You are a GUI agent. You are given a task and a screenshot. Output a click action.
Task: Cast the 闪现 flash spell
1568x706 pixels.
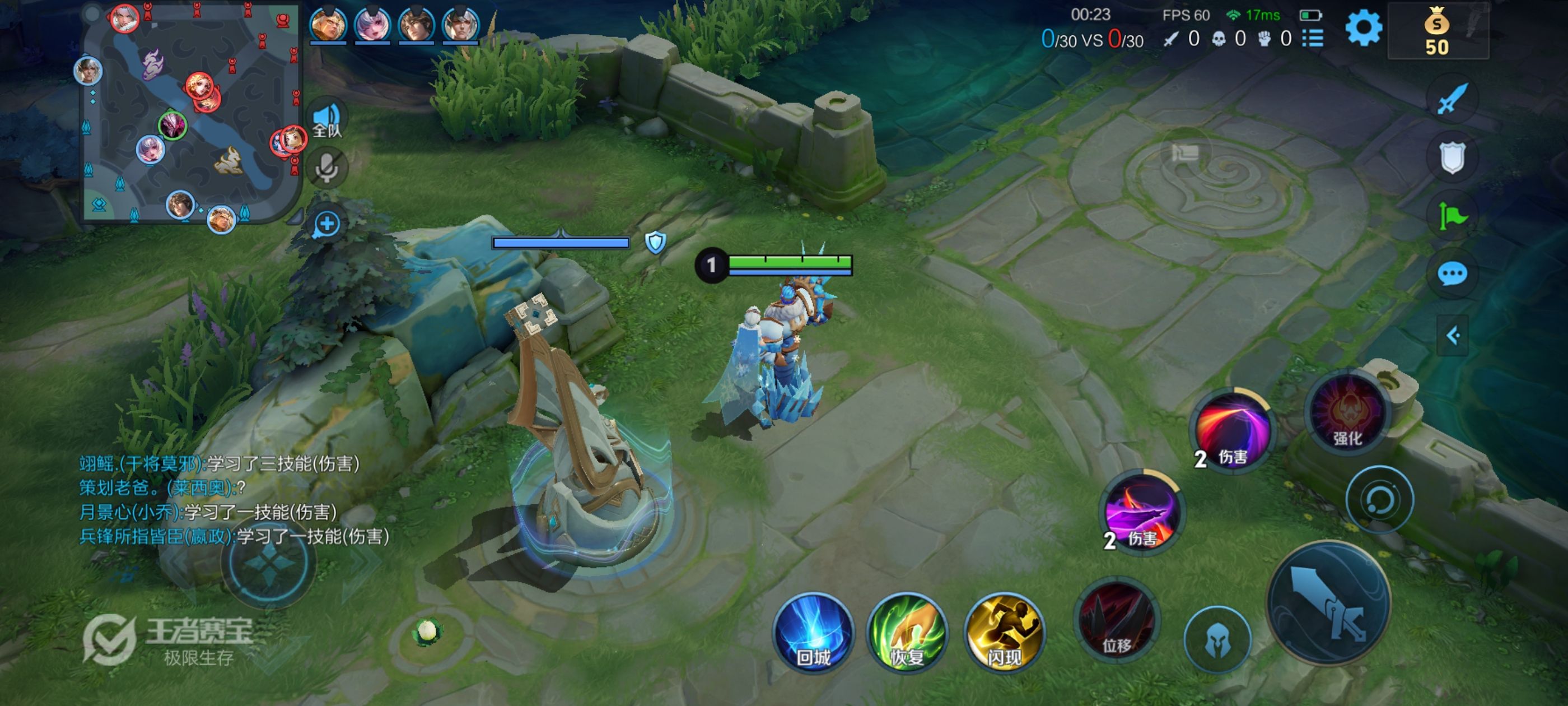click(x=1004, y=632)
